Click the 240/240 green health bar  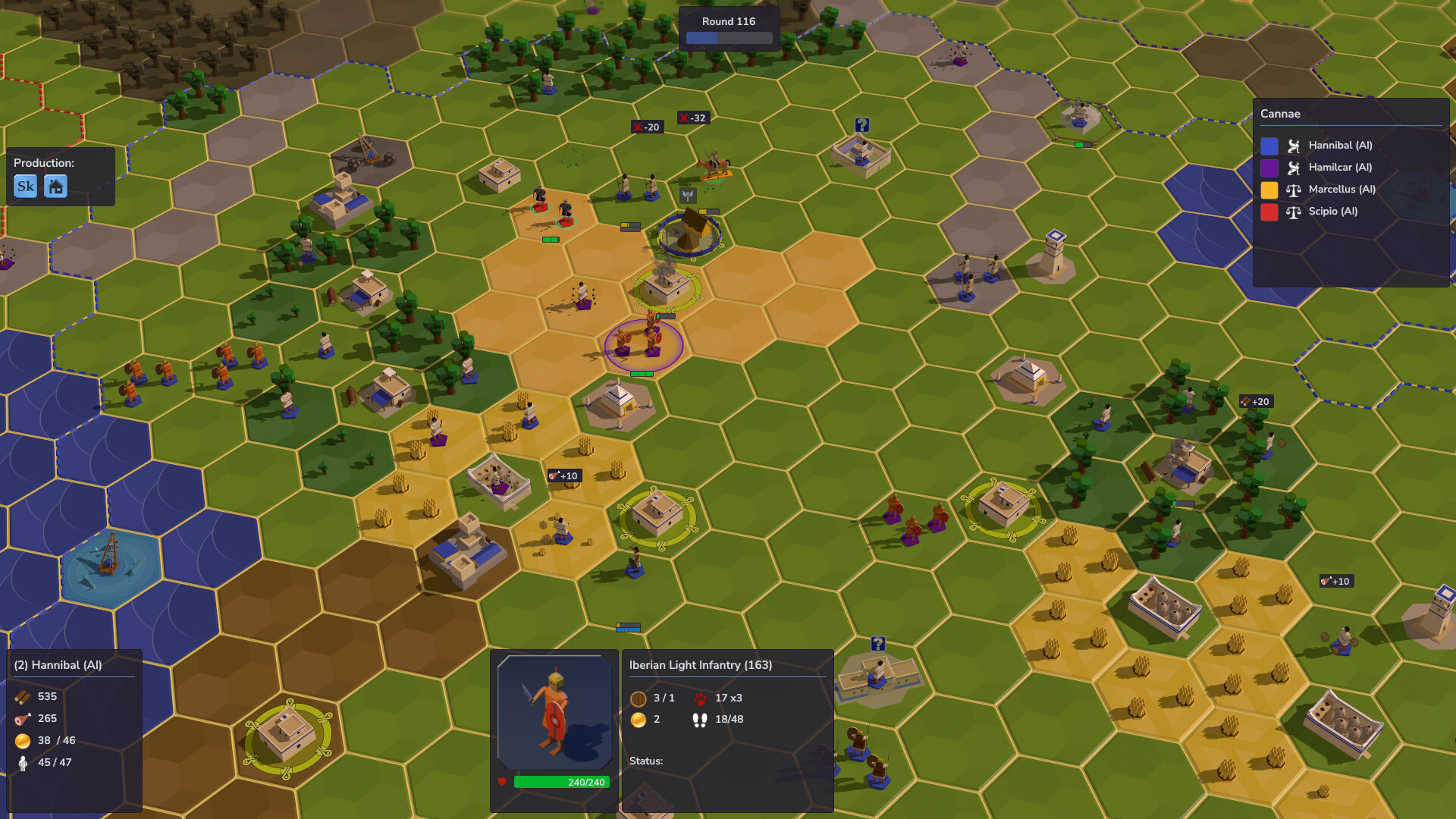click(x=561, y=782)
